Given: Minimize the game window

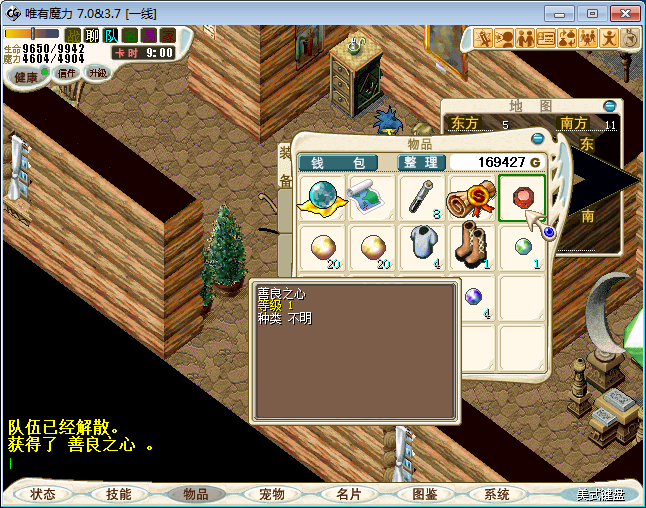Looking at the screenshot, I should (565, 13).
